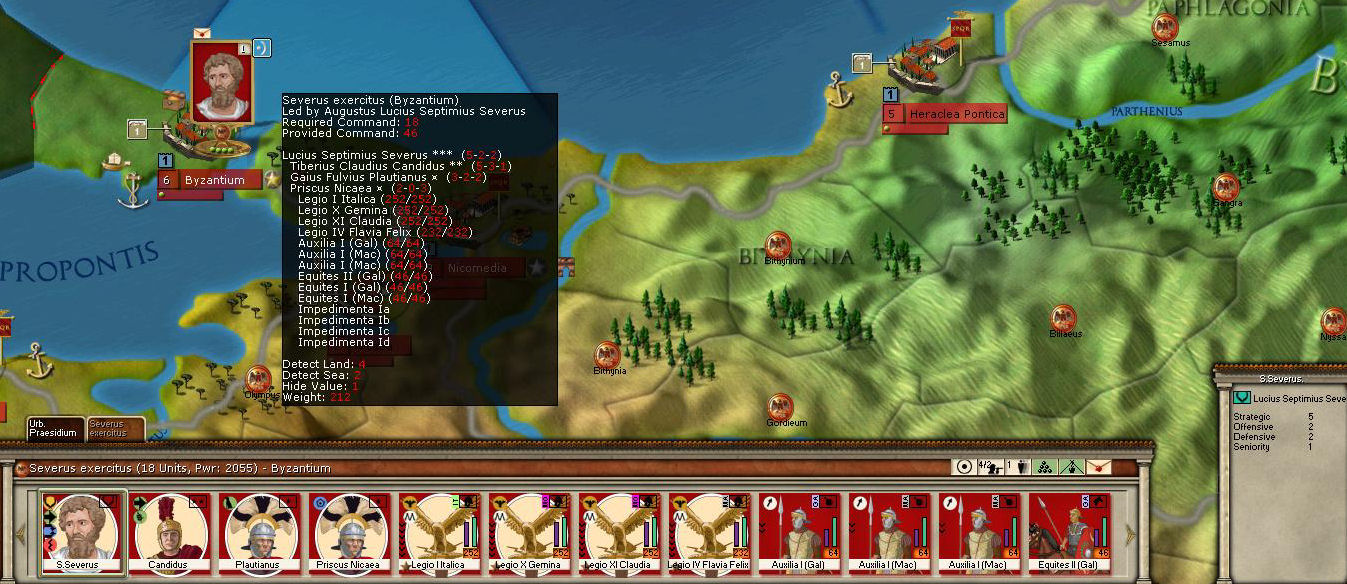
Task: Show previous units with the left arrow
Action: 21,533
